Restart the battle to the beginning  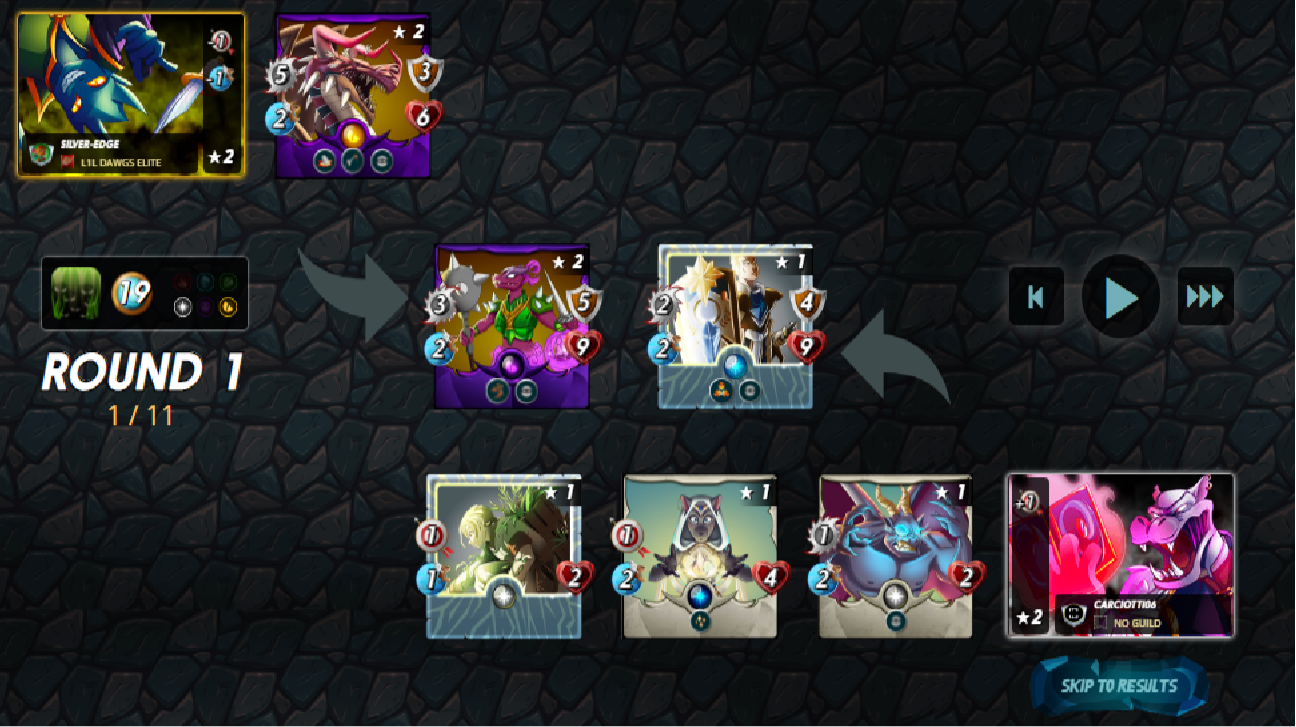coord(1036,296)
